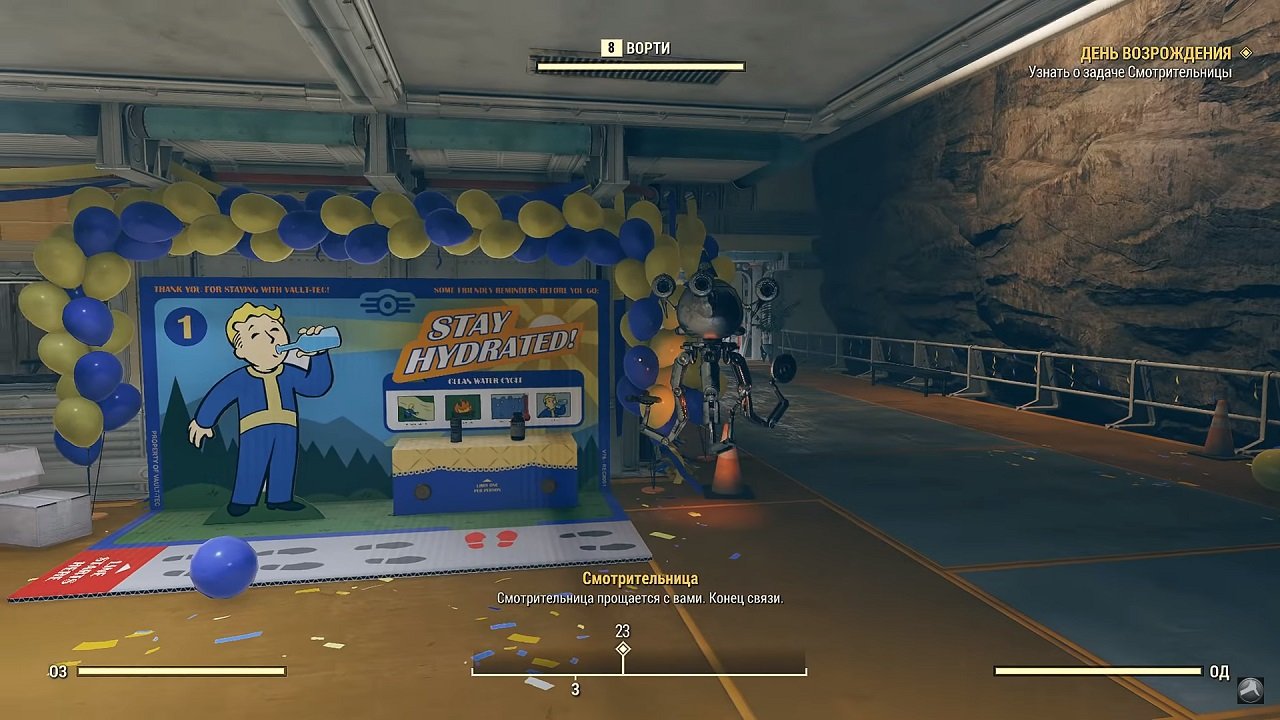Viewport: 1280px width, 720px height.
Task: Click the quest marker diamond above 23 on compass
Action: pyautogui.click(x=623, y=649)
